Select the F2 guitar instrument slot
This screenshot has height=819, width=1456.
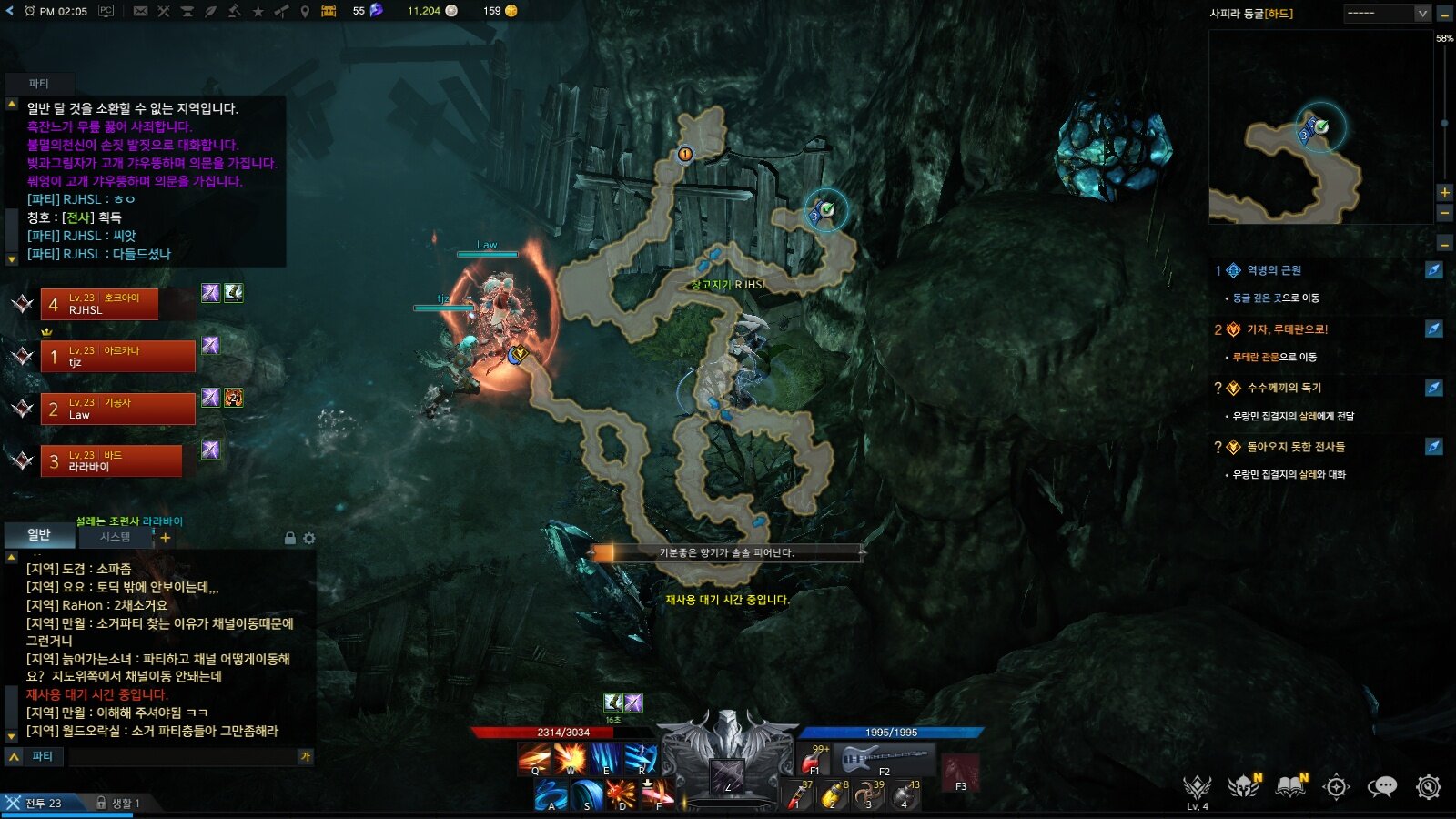[885, 758]
